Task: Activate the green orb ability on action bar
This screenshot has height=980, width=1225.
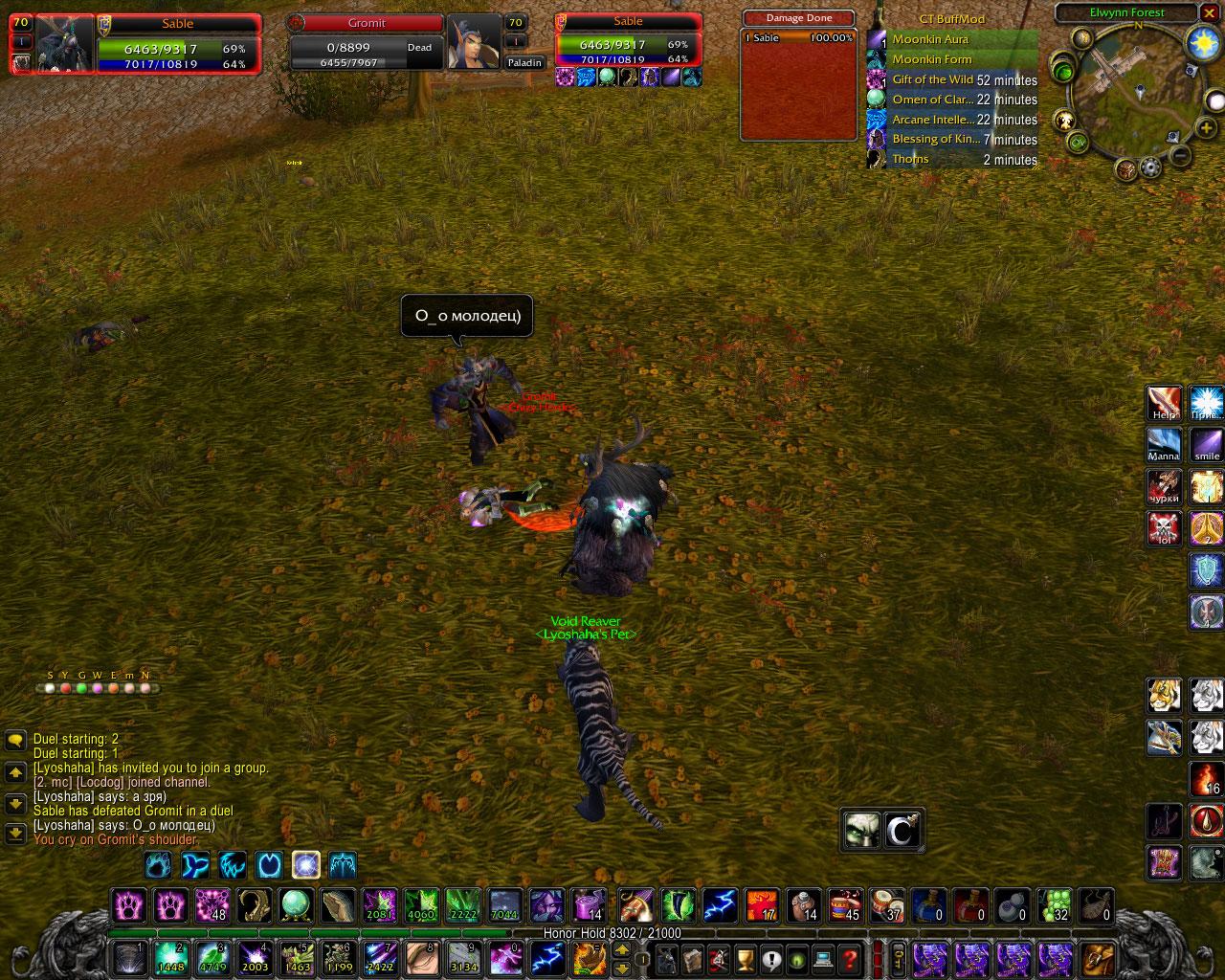Action: 296,905
